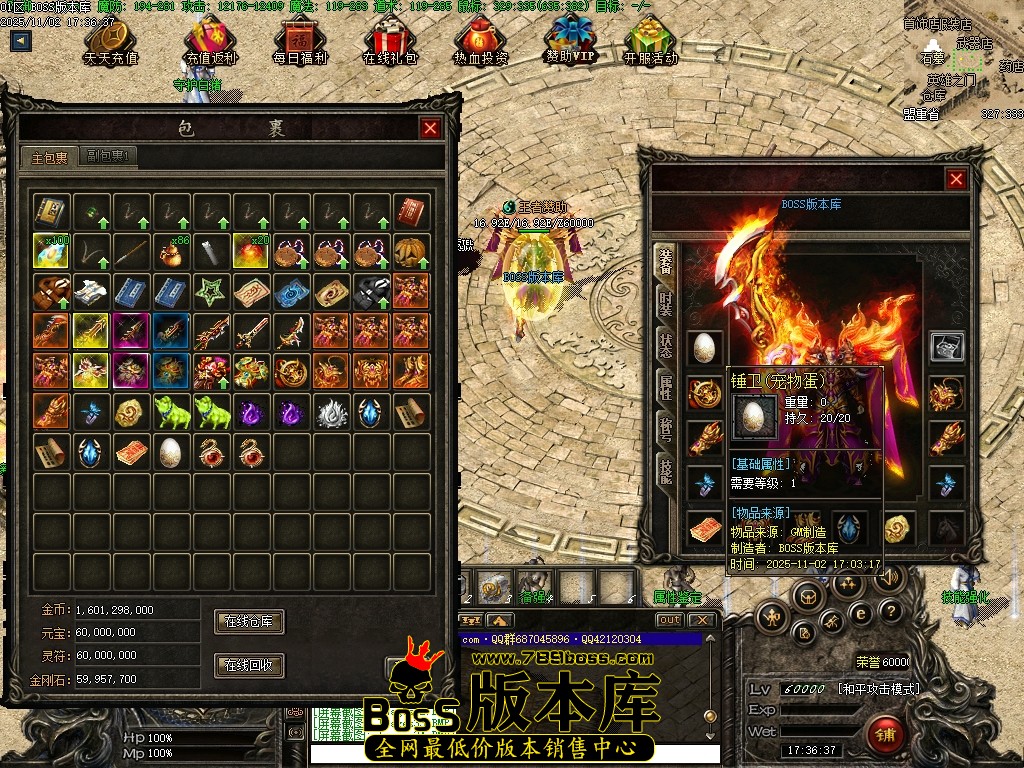This screenshot has height=768, width=1024.
Task: Switch to the fashion tab
Action: click(665, 303)
